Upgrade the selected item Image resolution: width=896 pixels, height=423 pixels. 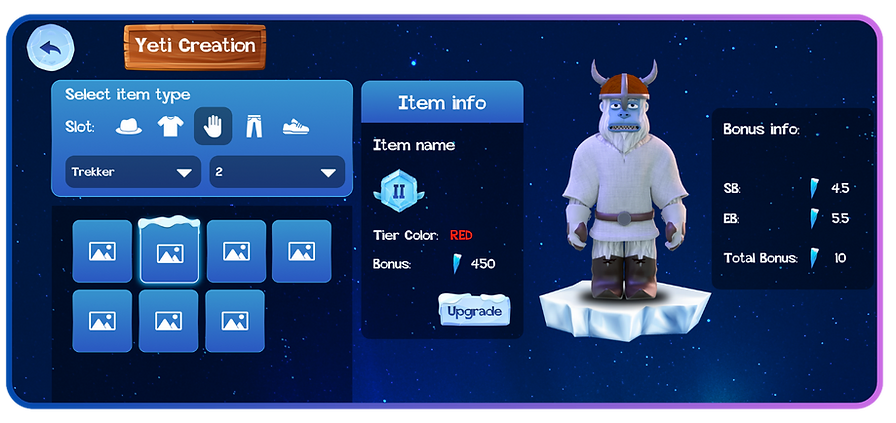(x=475, y=311)
